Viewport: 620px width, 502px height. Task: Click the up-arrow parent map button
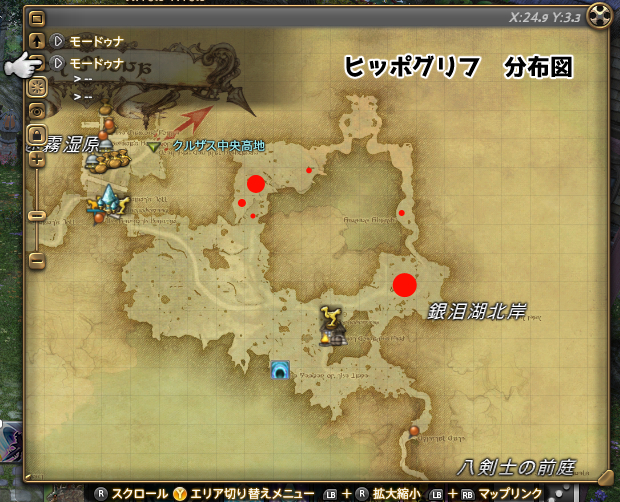click(x=37, y=41)
